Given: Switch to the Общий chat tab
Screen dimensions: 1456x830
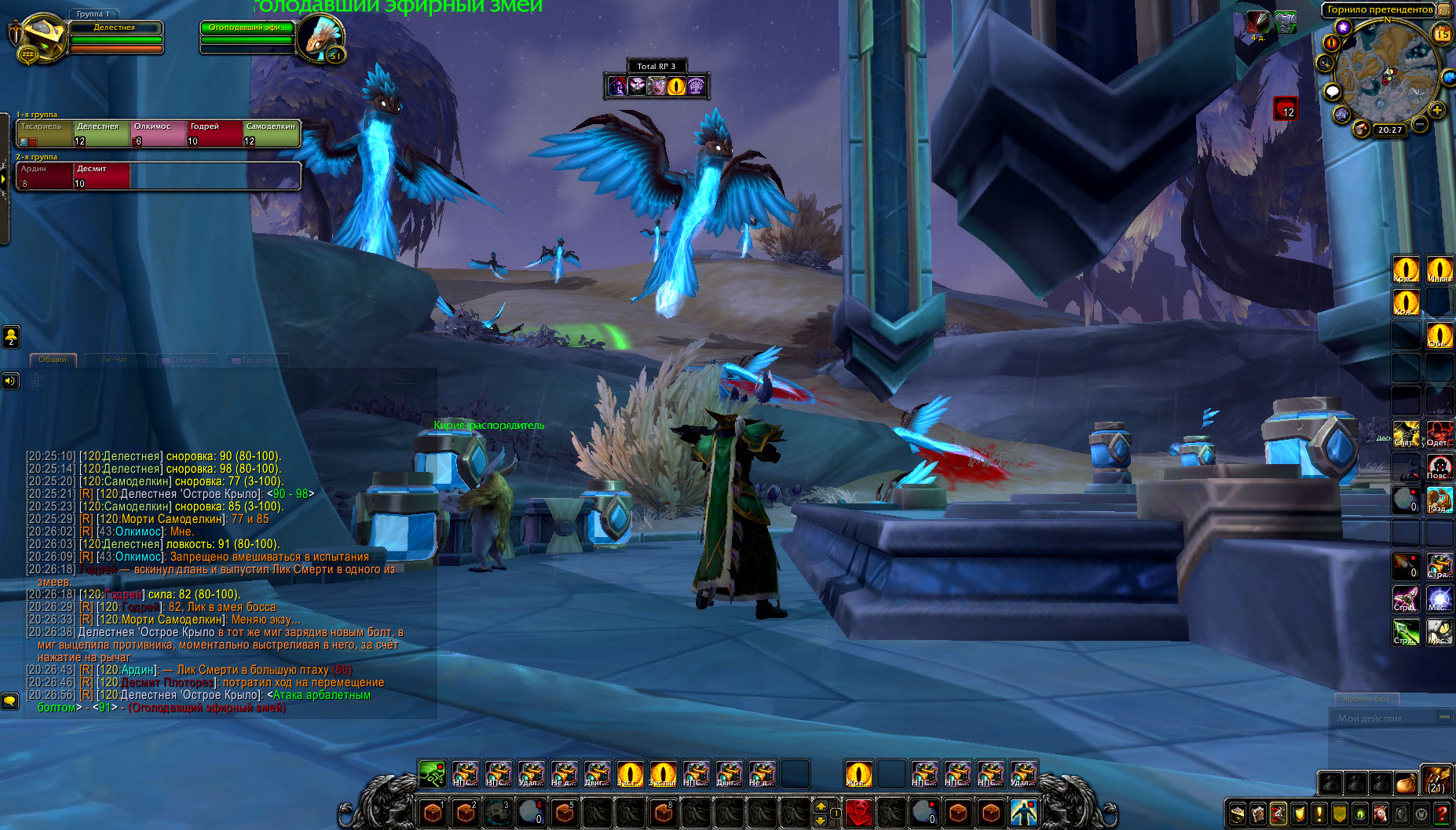Looking at the screenshot, I should pyautogui.click(x=53, y=360).
